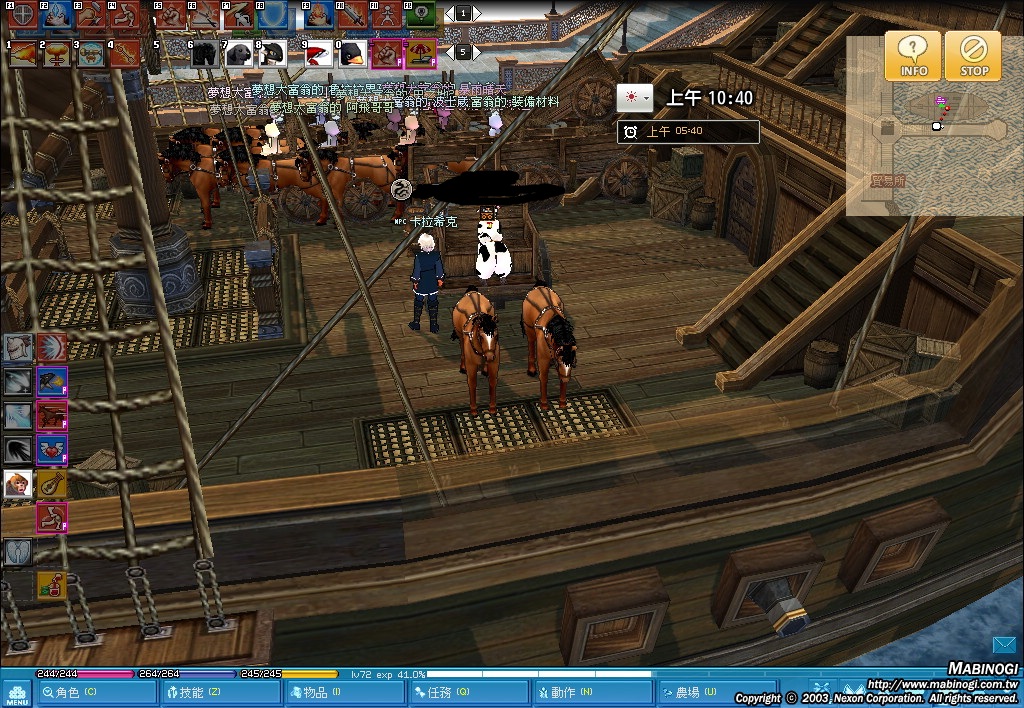Select the monkey portrait icon
The width and height of the screenshot is (1024, 708).
(18, 484)
